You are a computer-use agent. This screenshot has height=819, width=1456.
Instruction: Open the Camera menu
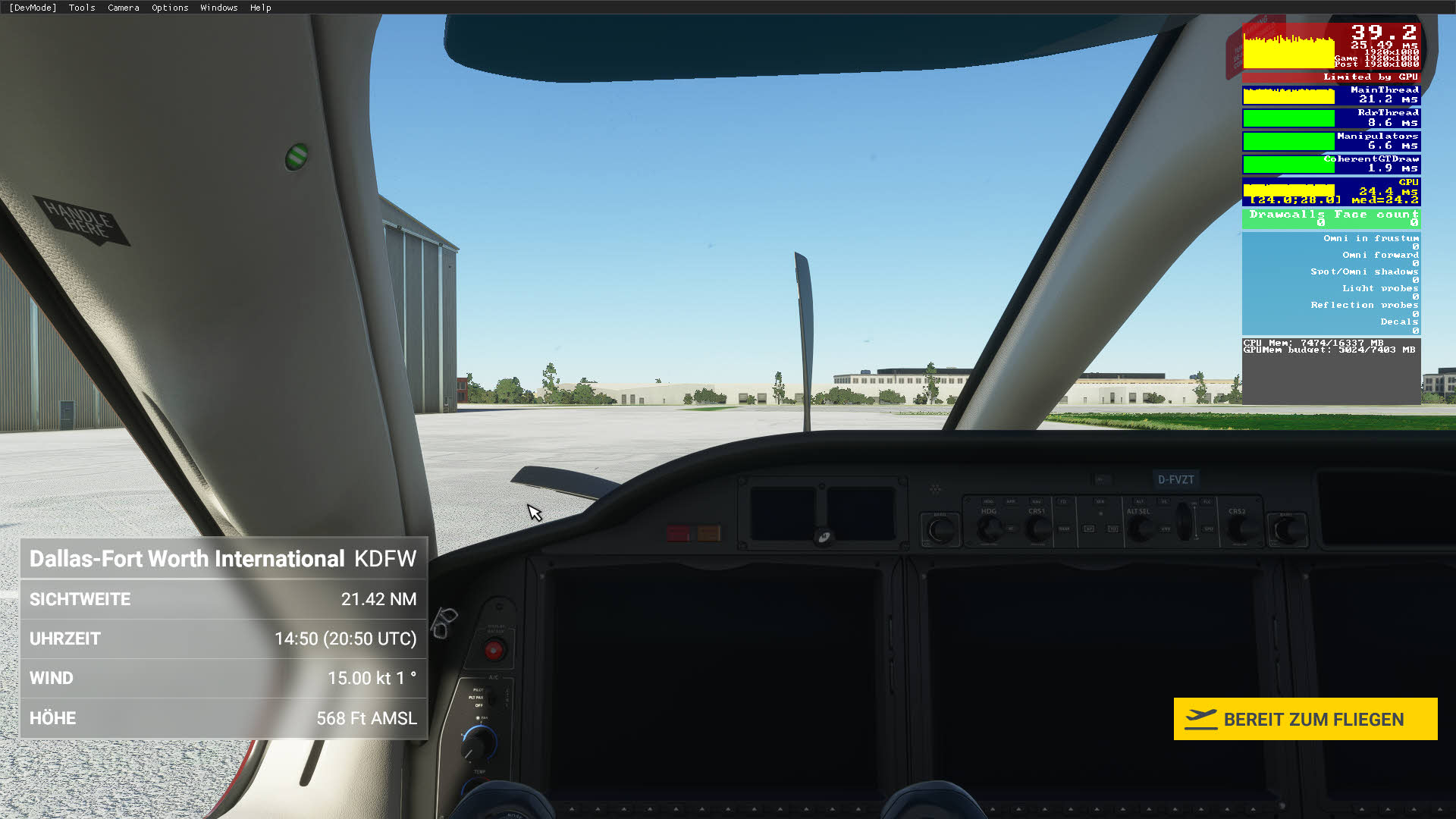(123, 8)
